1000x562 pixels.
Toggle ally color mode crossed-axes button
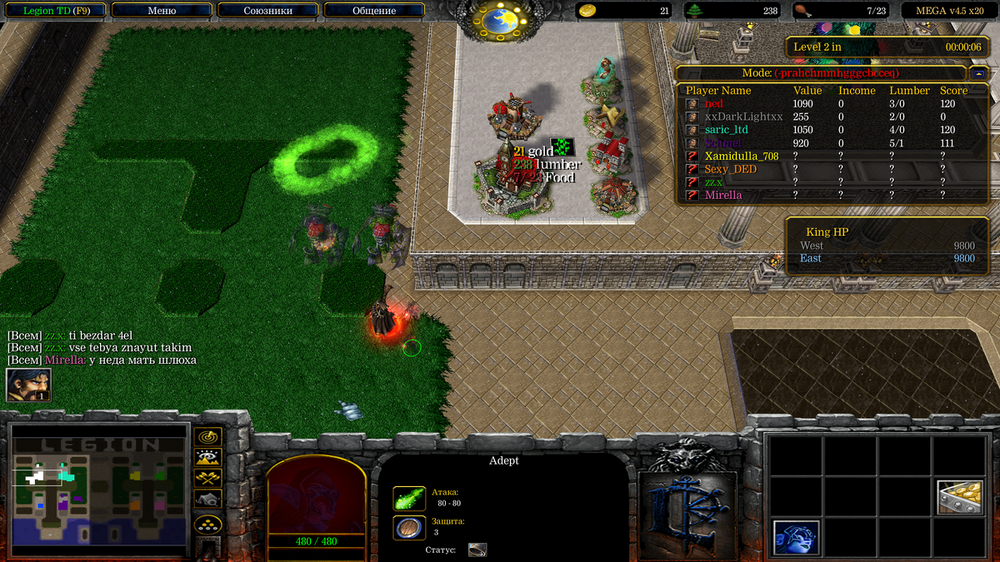208,480
